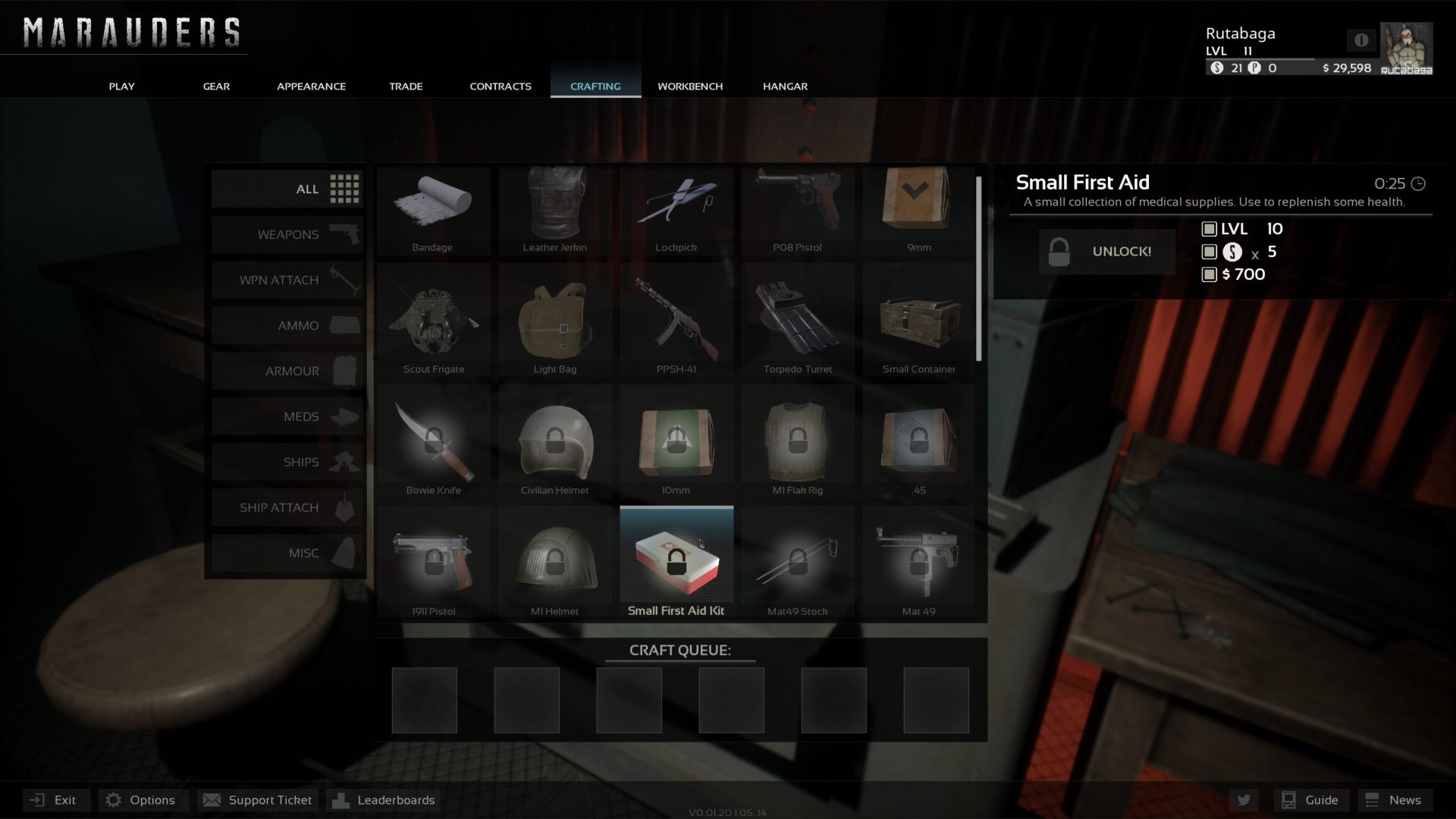Choose the Ammo category filter
Image resolution: width=1456 pixels, height=819 pixels.
tap(287, 325)
